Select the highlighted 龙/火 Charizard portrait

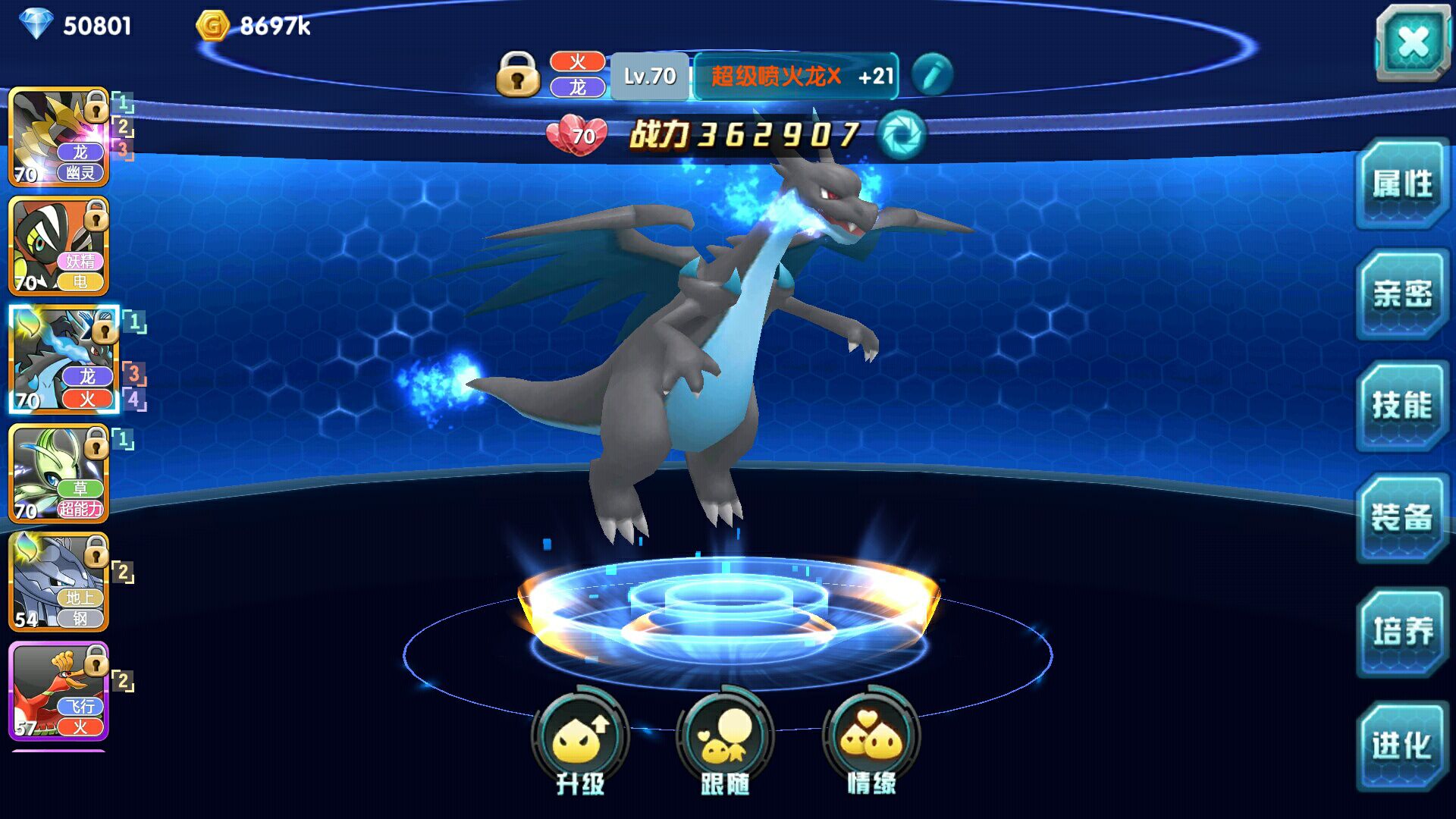tap(64, 359)
